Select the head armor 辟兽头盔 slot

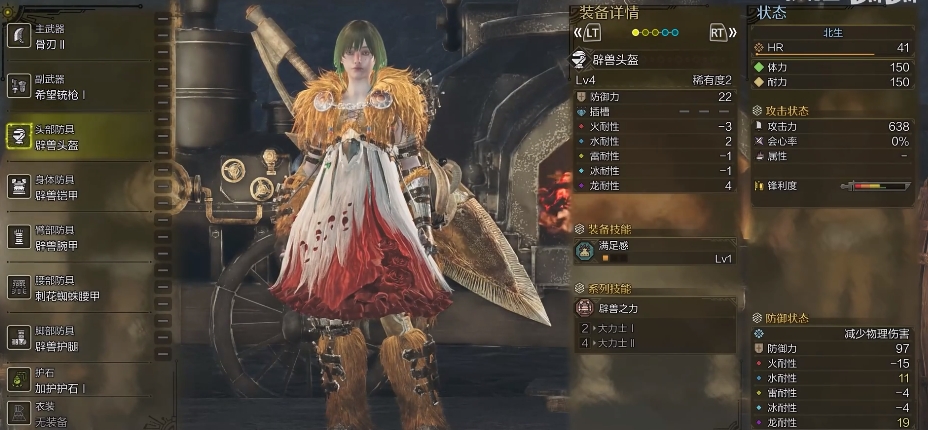pyautogui.click(x=80, y=137)
